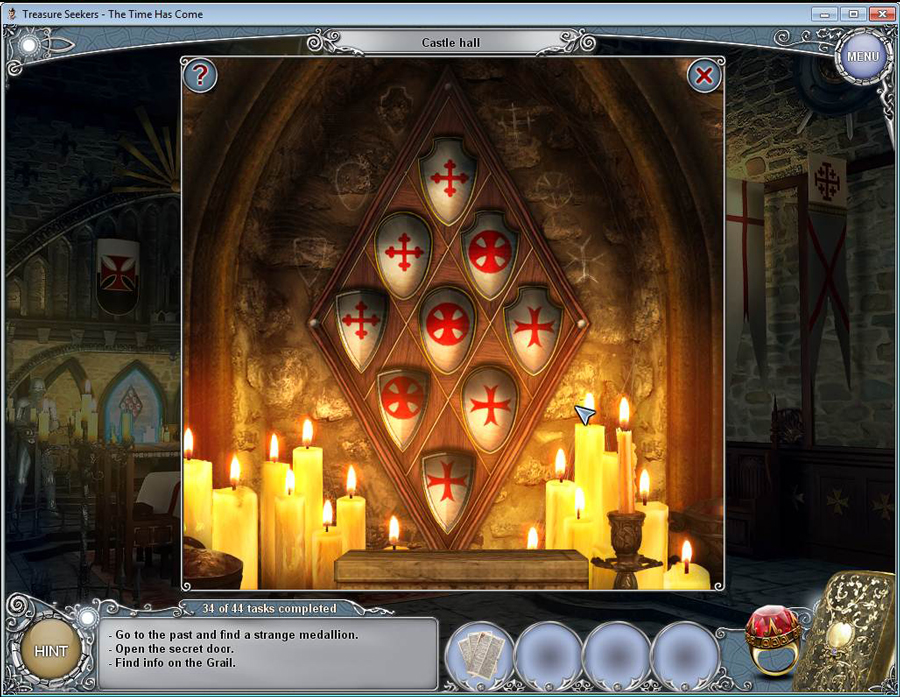Show puzzle help with the question mark
The height and width of the screenshot is (697, 900).
[200, 75]
